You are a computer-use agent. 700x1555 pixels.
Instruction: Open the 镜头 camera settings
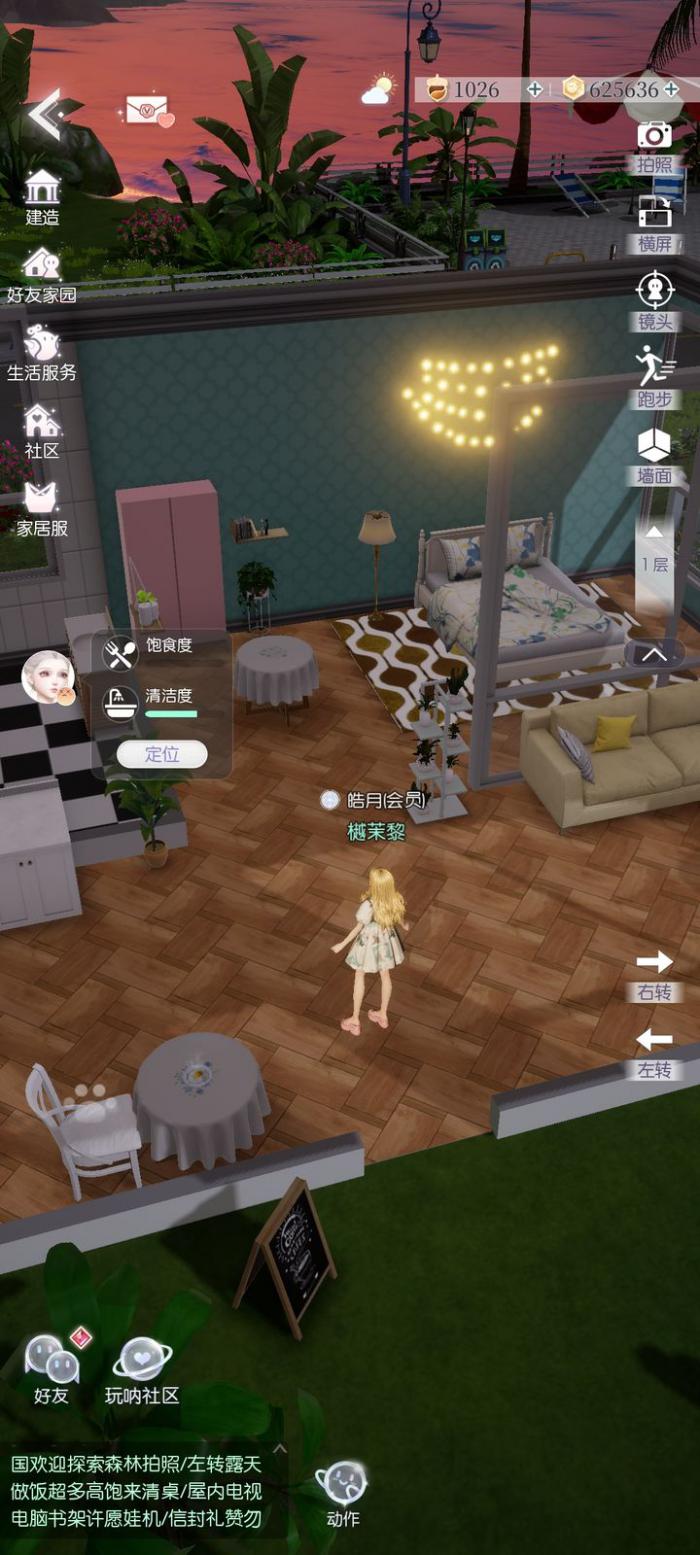(x=655, y=301)
